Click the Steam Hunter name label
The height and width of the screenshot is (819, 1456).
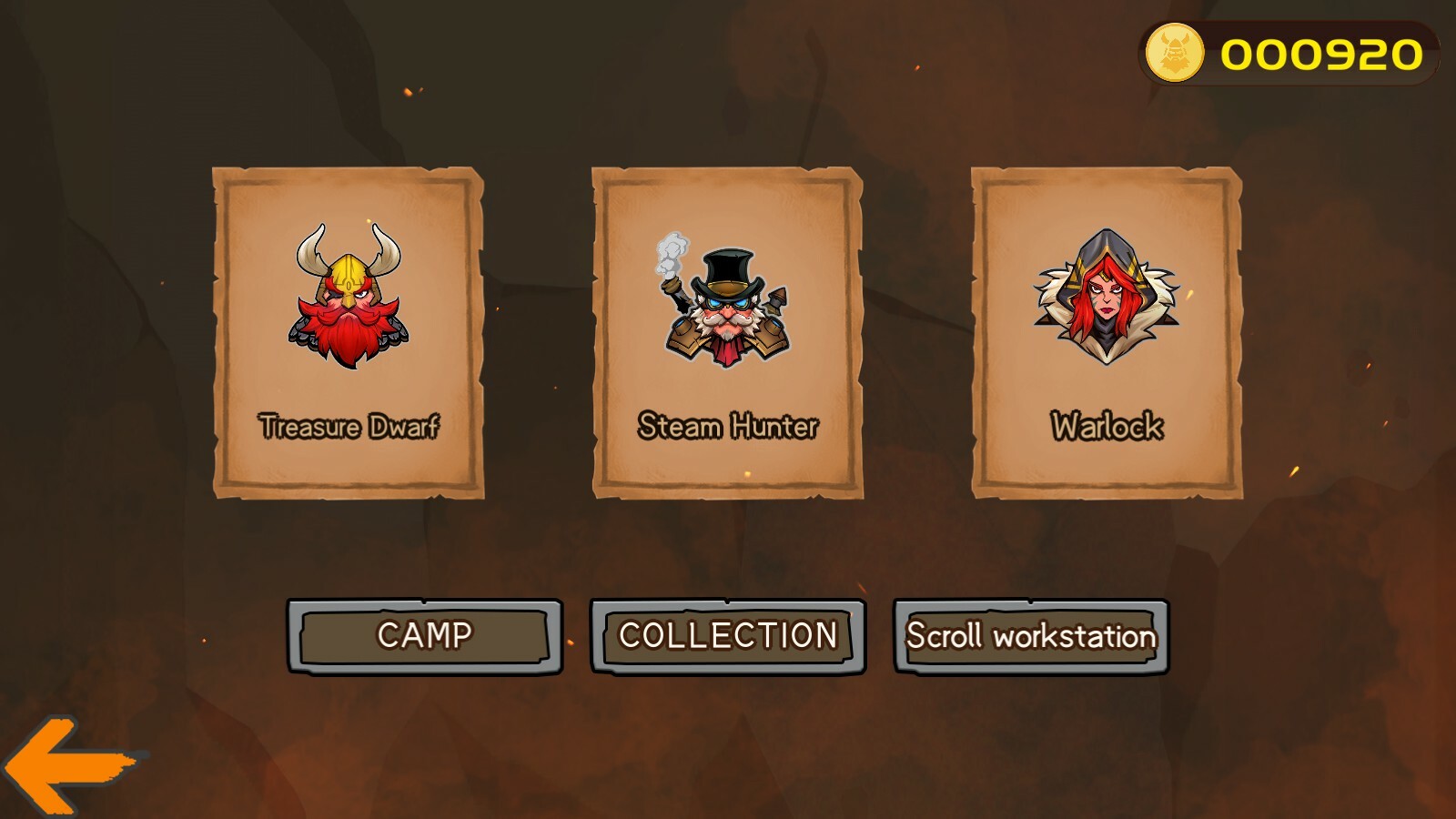(730, 422)
